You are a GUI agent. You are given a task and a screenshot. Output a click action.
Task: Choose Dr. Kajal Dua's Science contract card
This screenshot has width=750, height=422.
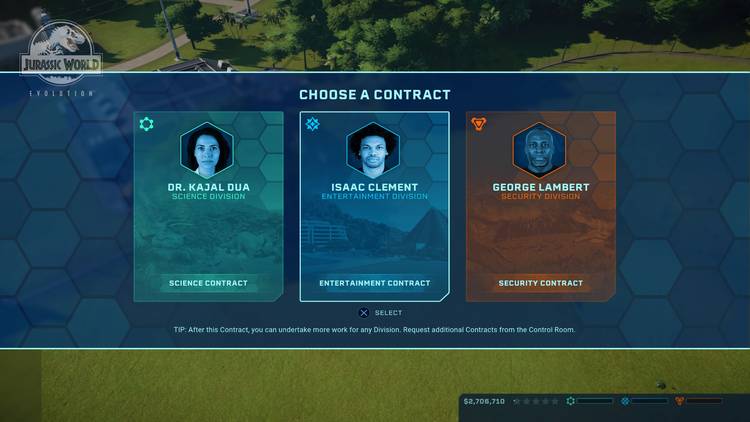click(x=208, y=206)
